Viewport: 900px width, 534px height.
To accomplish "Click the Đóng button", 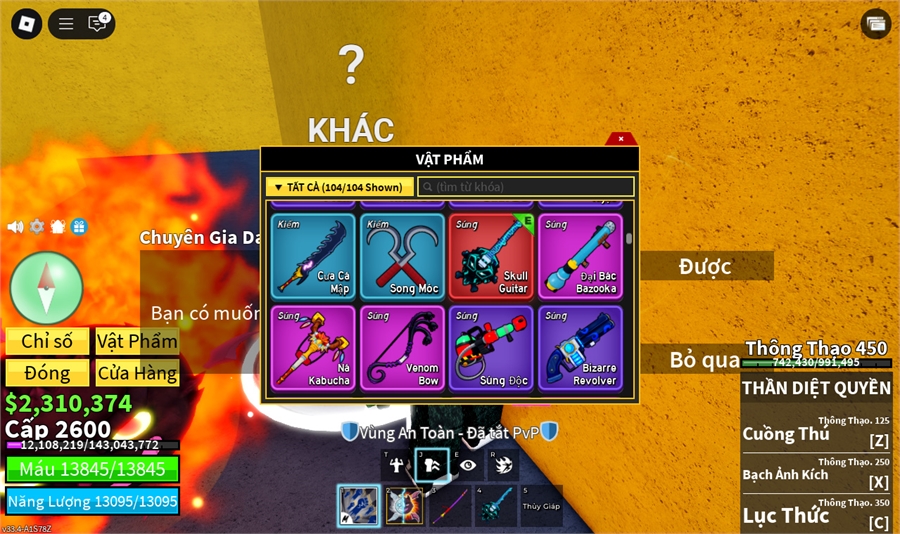I will [x=47, y=373].
